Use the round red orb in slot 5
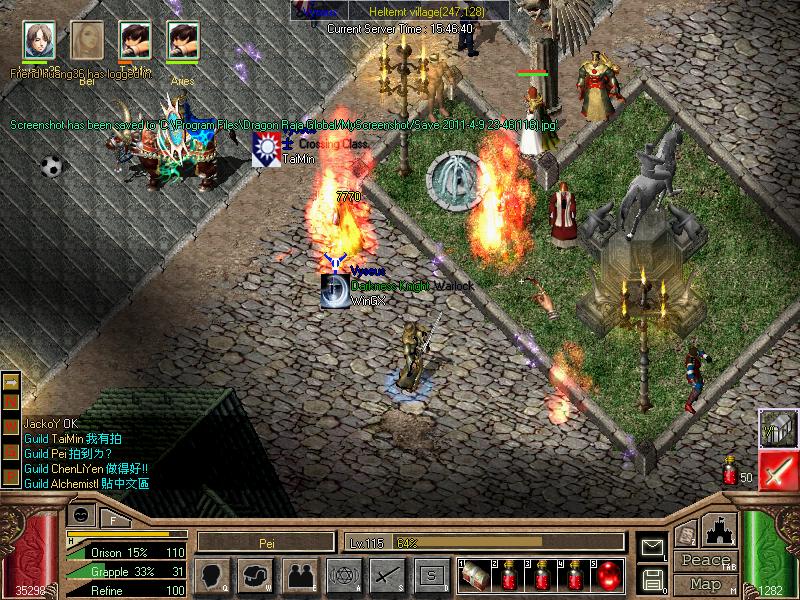This screenshot has width=800, height=600. point(607,576)
